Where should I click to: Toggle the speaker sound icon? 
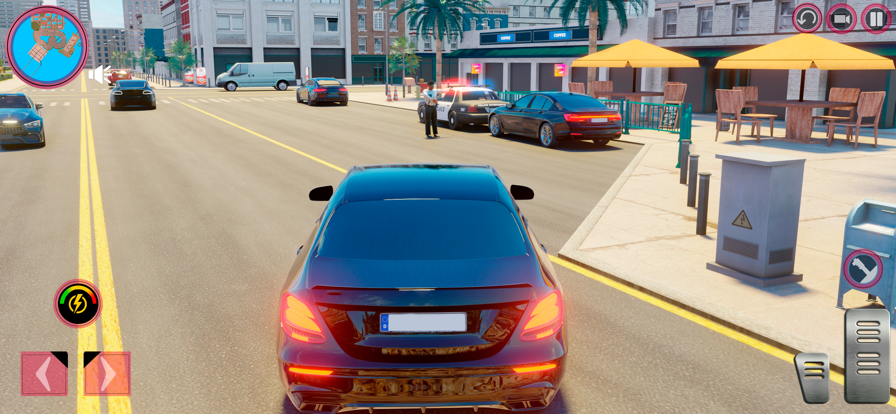(99, 74)
